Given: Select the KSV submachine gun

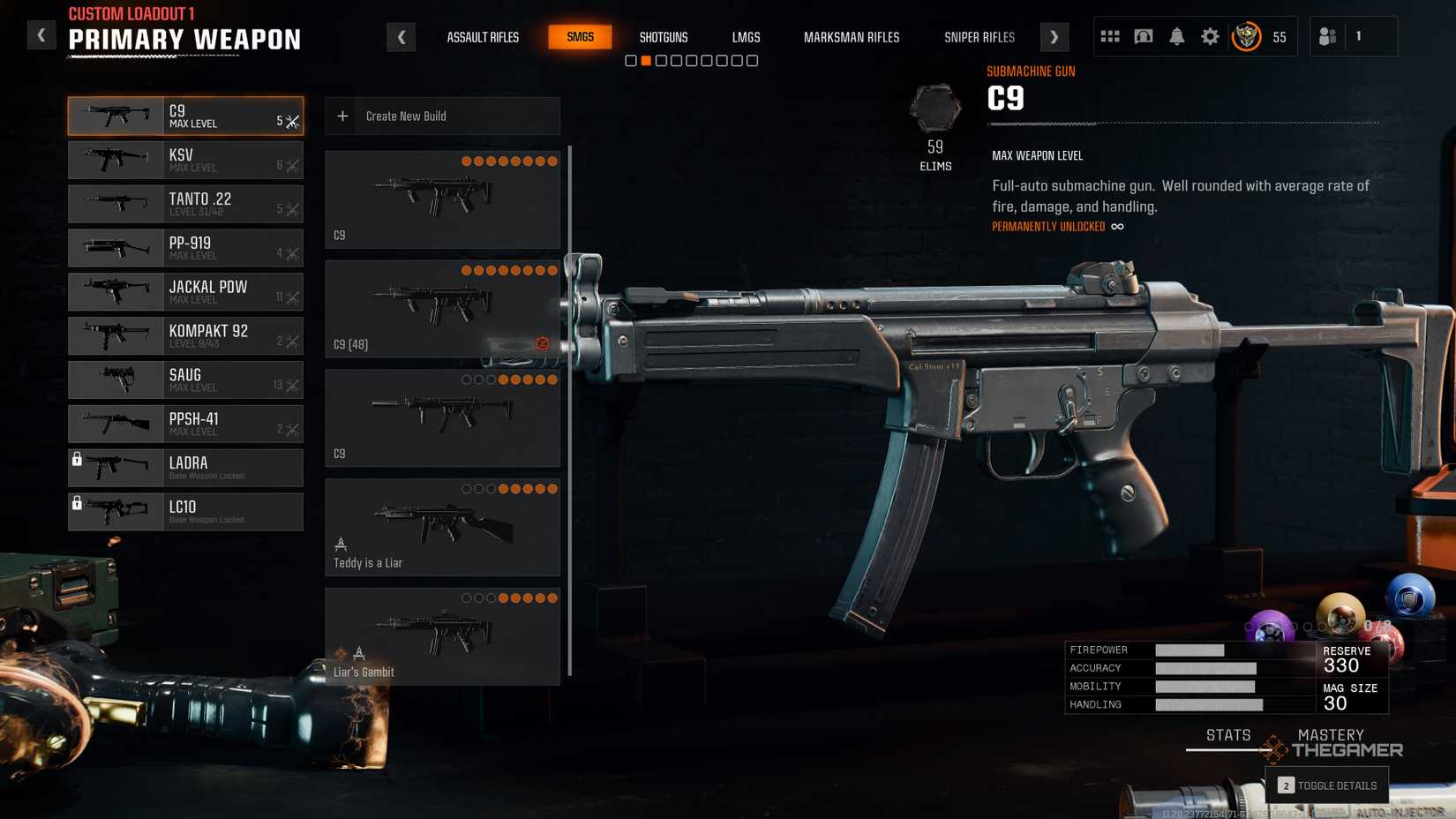Looking at the screenshot, I should click(x=185, y=160).
